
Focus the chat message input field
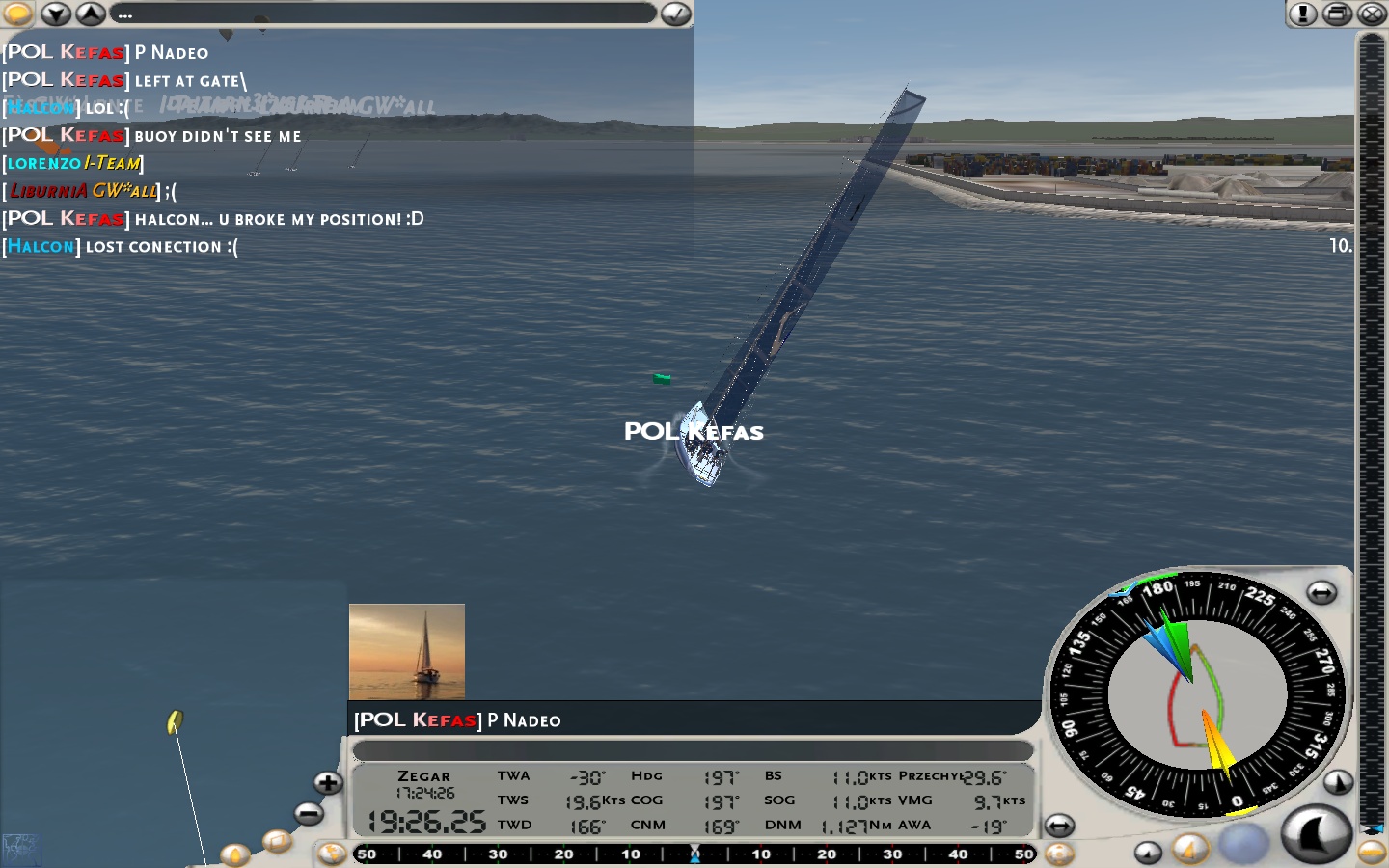click(x=386, y=14)
